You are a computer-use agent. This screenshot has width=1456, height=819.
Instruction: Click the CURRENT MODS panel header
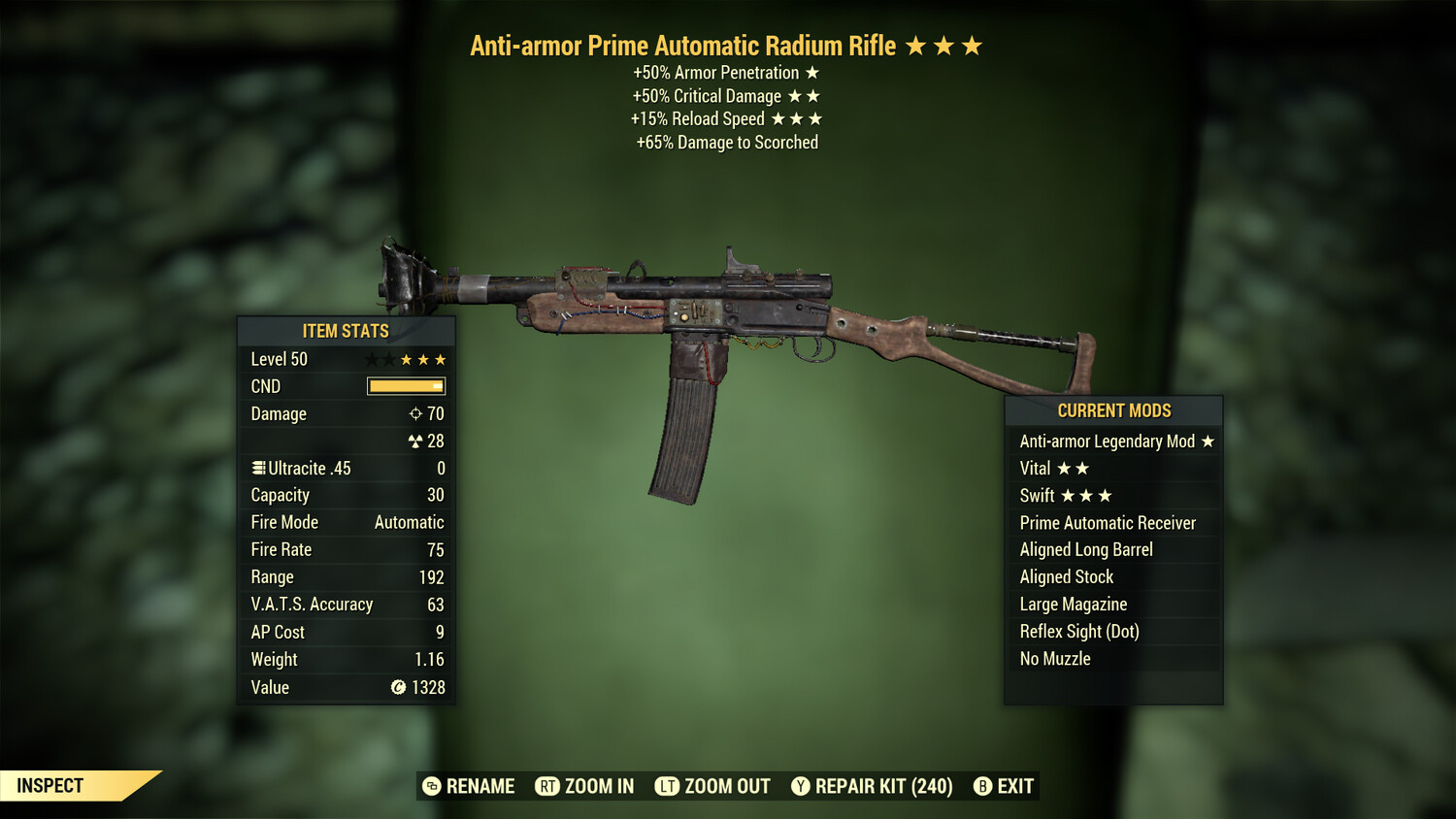(1113, 410)
